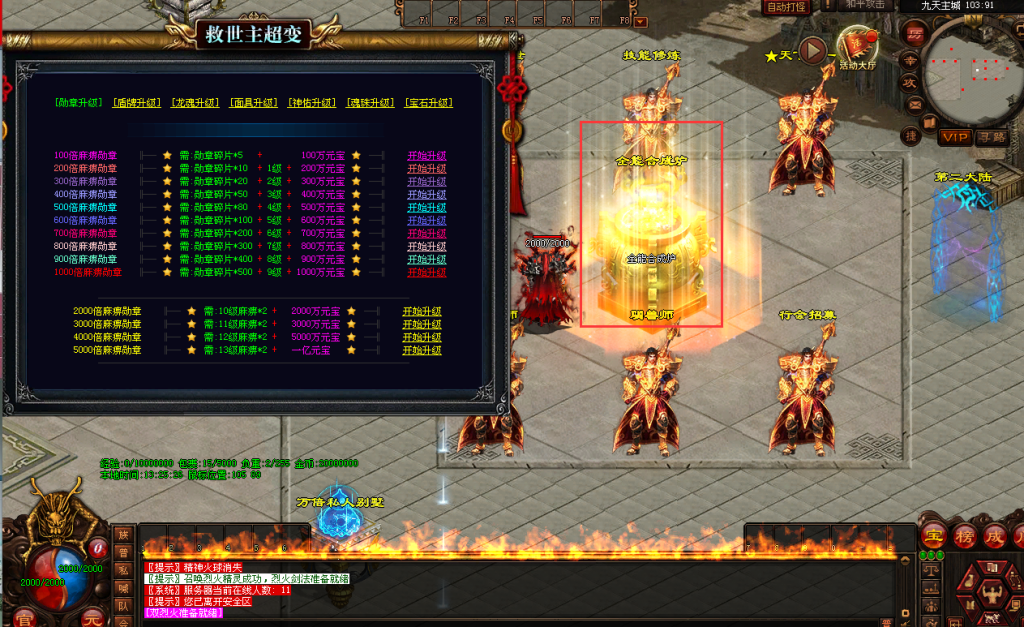Click 开始升级 for 500倍麻痹勋章
The height and width of the screenshot is (627, 1024).
tap(426, 208)
